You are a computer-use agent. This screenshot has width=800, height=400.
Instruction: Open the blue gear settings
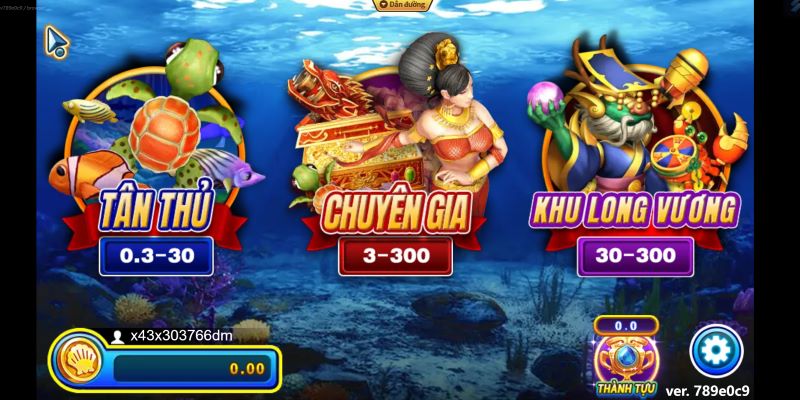point(716,350)
